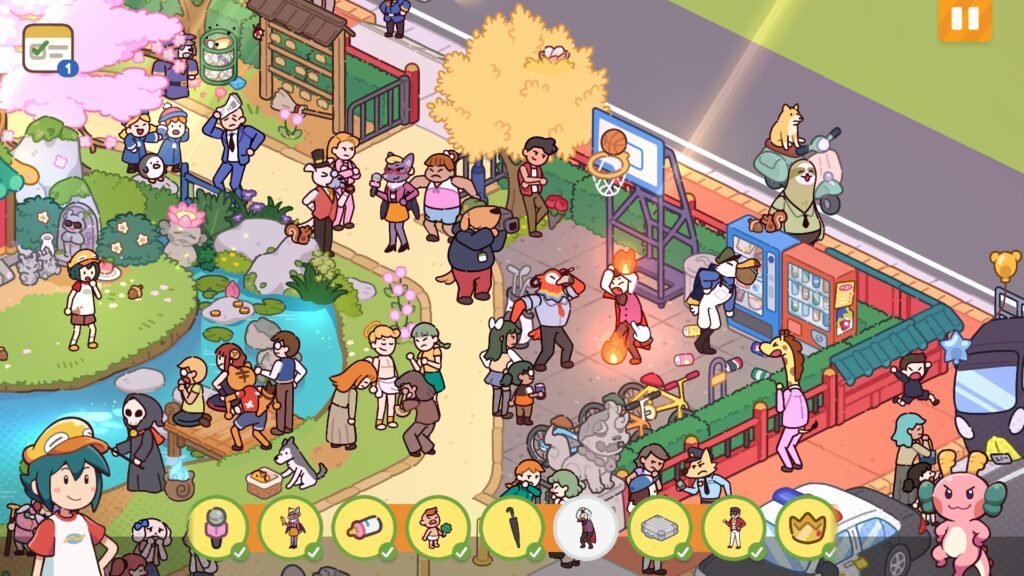Select the baby holding broccoli target
Image resolution: width=1024 pixels, height=576 pixels.
point(438,526)
